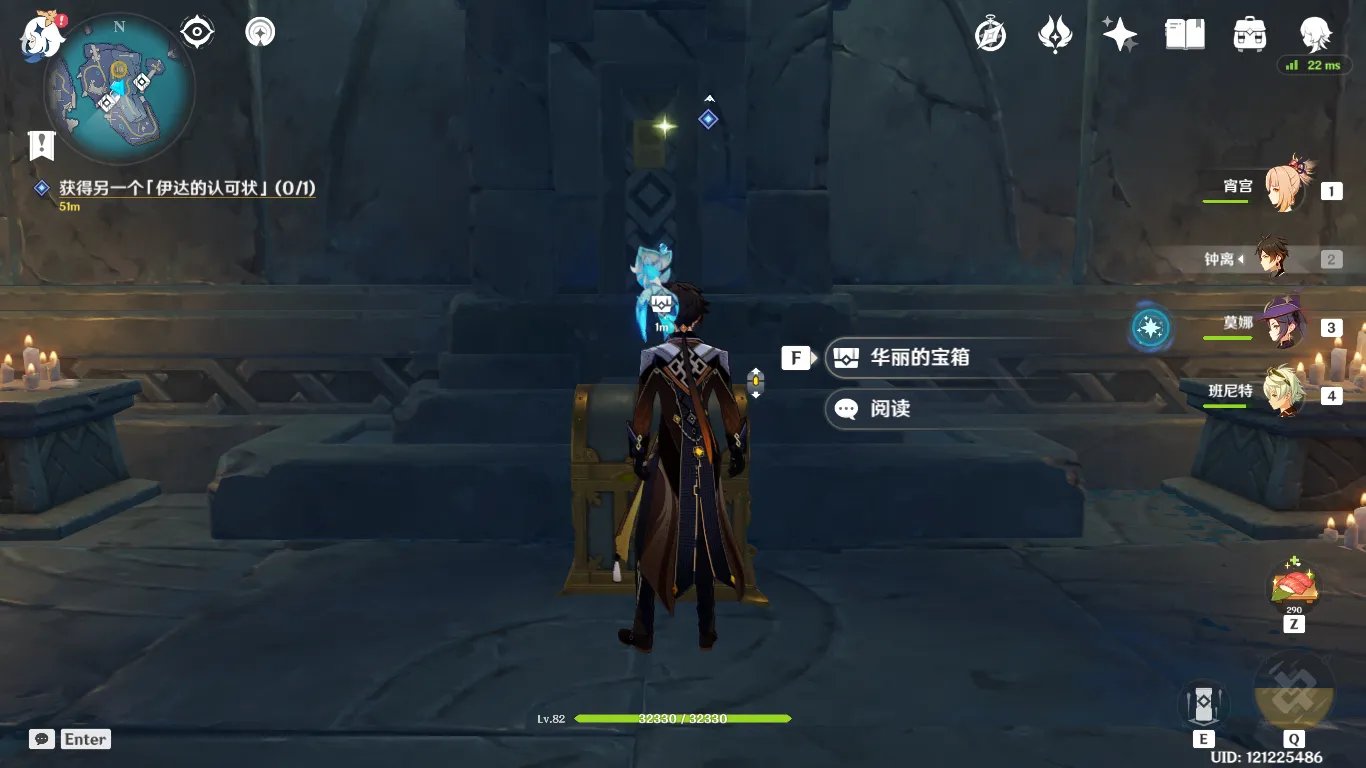Open the circular minimap
The height and width of the screenshot is (768, 1366).
119,91
